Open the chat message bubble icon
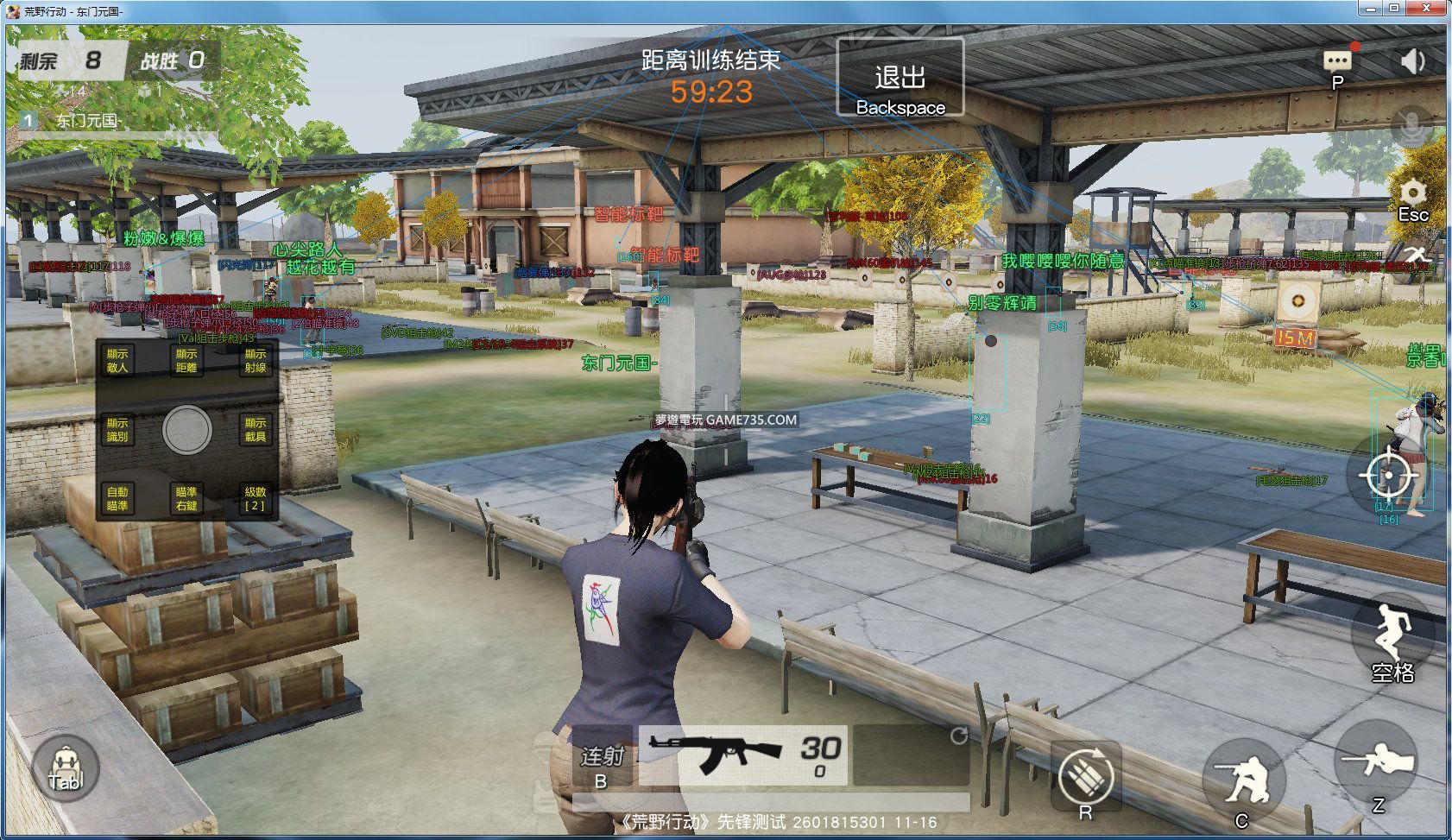The width and height of the screenshot is (1452, 840). coord(1337,60)
